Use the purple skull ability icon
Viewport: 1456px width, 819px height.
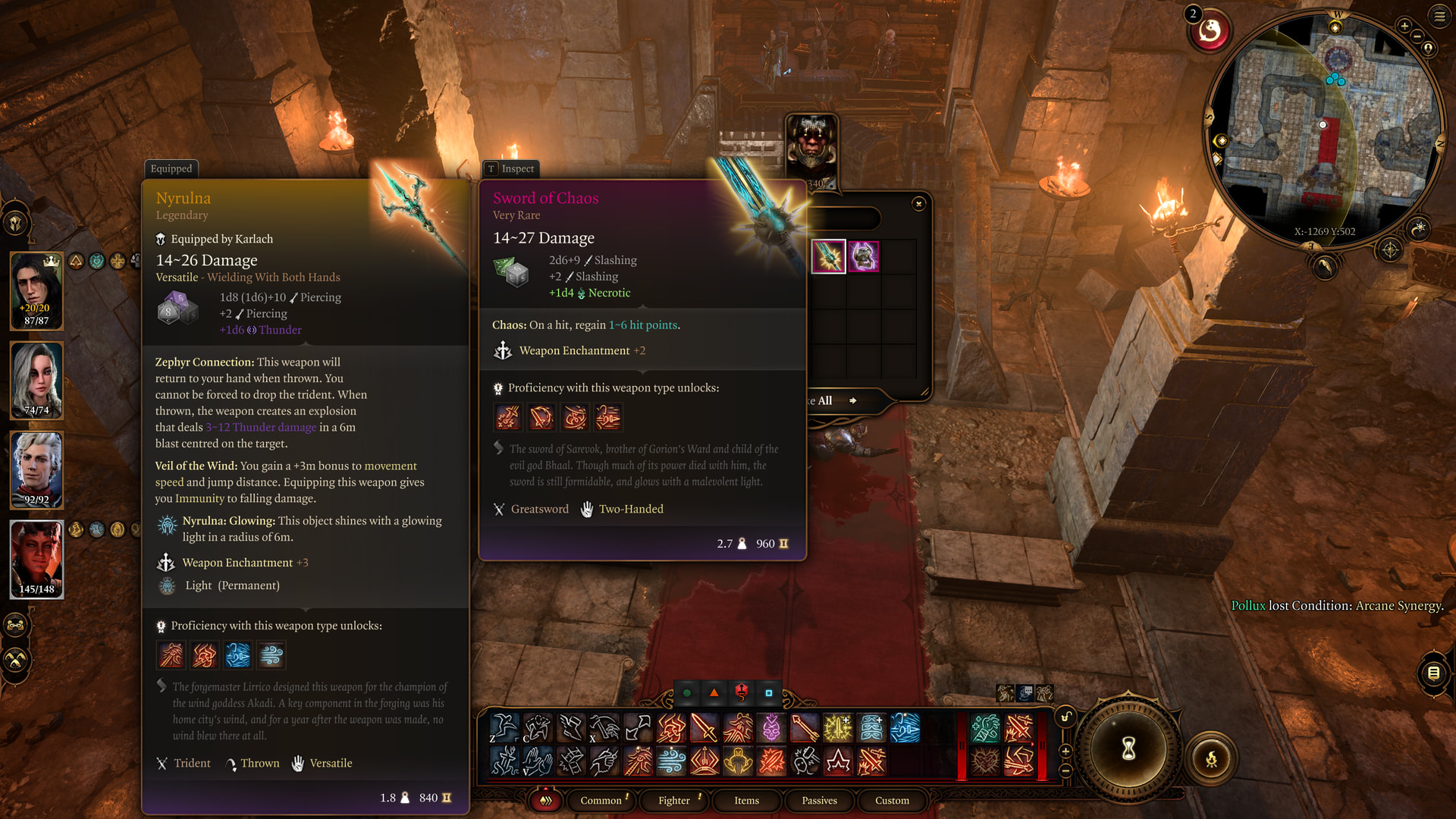point(771,728)
